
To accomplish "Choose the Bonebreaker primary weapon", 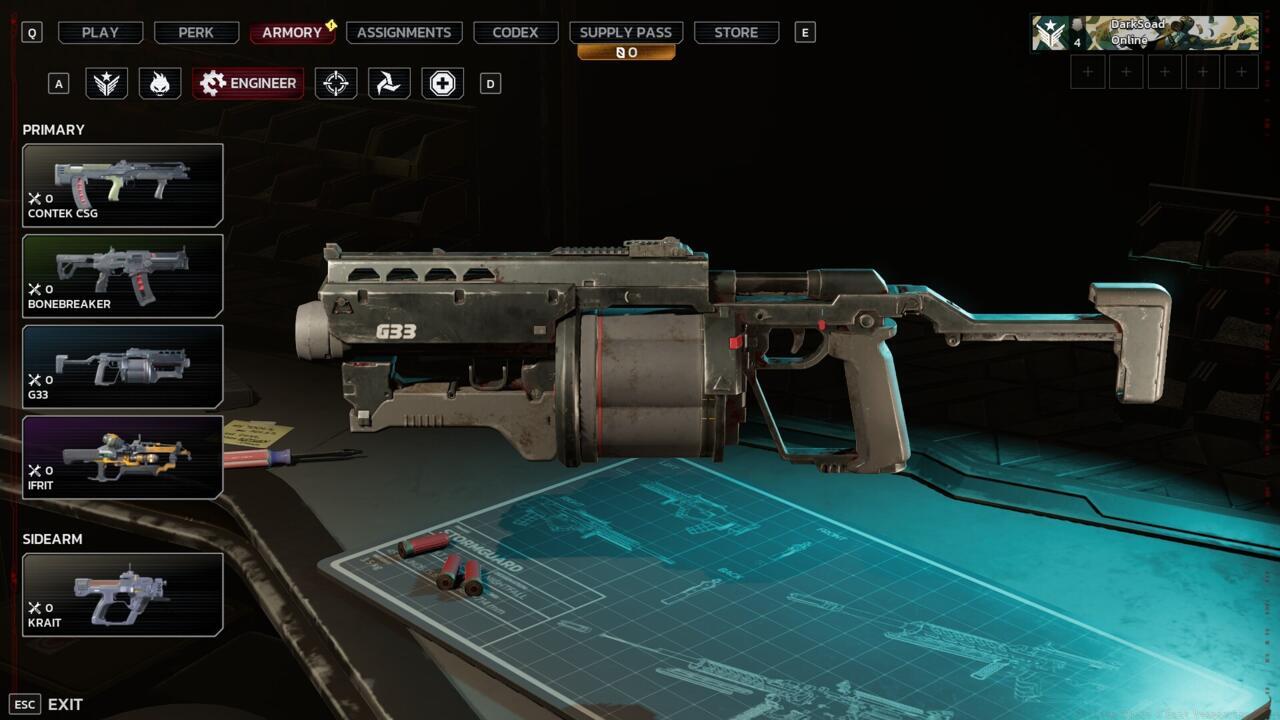I will [123, 276].
